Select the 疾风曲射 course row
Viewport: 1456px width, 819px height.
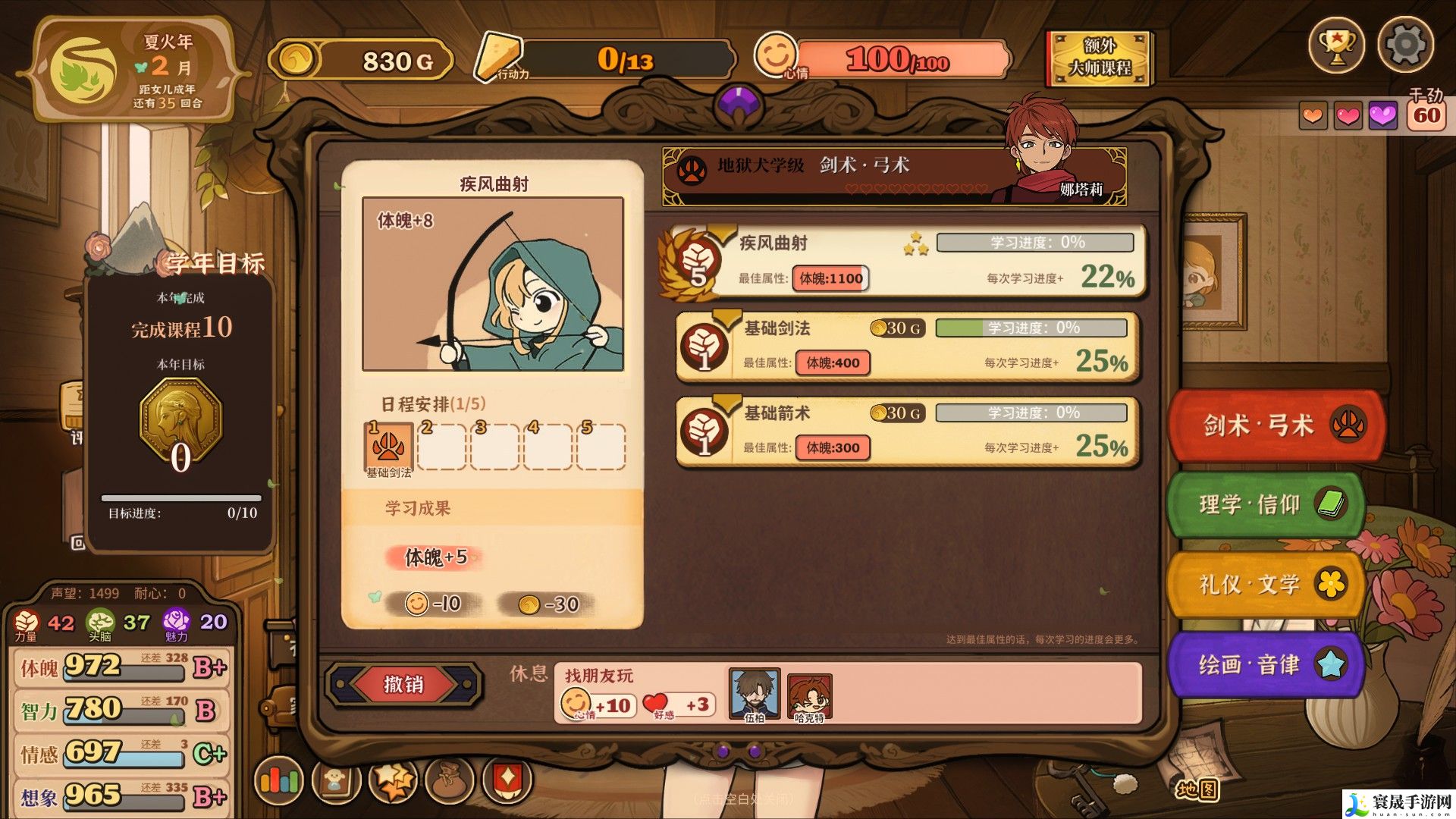pyautogui.click(x=902, y=262)
